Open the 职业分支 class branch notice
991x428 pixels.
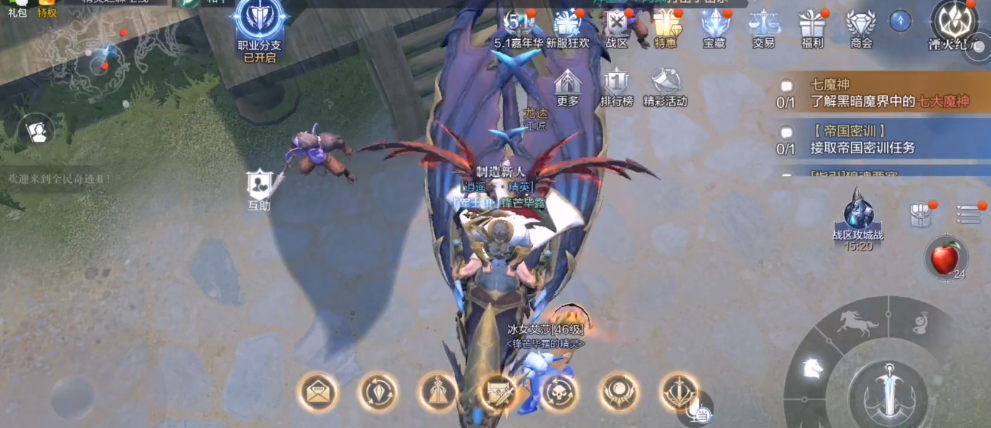pyautogui.click(x=259, y=30)
